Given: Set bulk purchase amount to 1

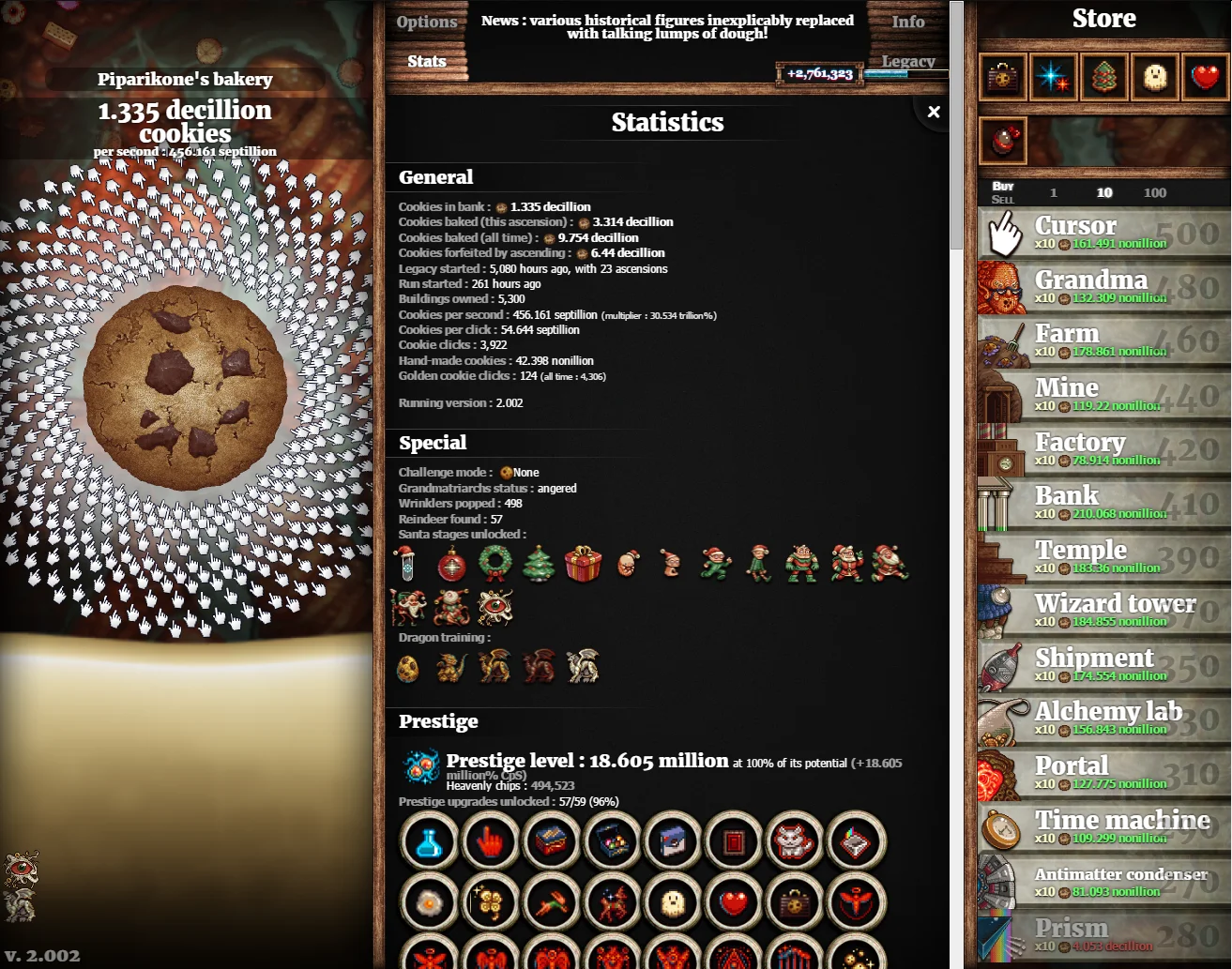Looking at the screenshot, I should (x=1054, y=193).
